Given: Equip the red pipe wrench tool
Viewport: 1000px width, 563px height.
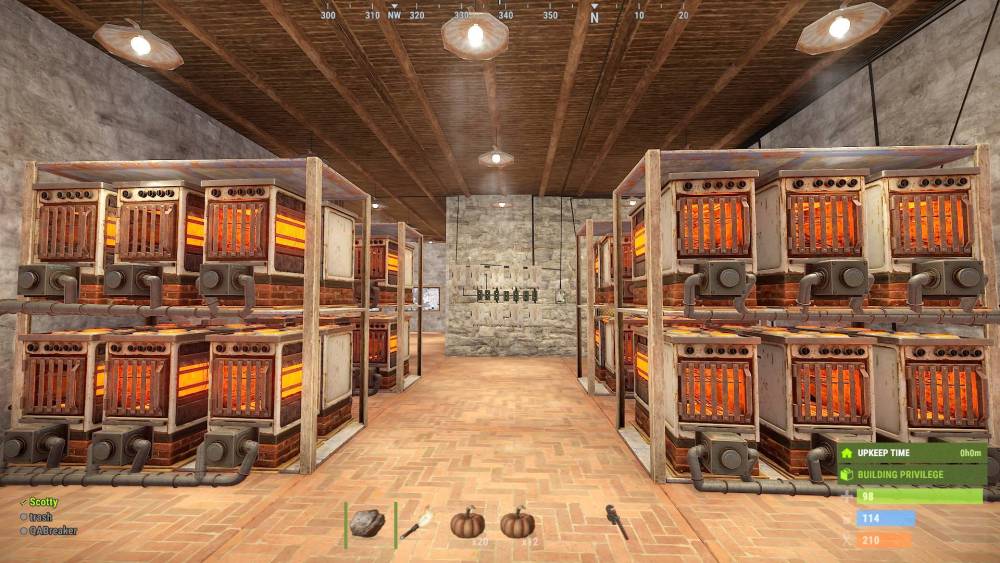Looking at the screenshot, I should coord(617,522).
